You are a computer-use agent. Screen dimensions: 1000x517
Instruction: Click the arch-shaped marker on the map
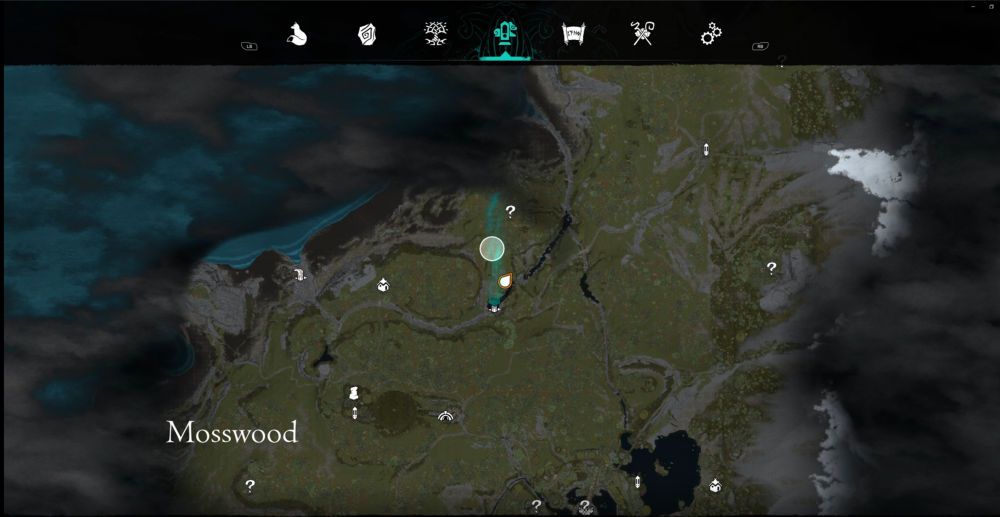(x=445, y=416)
